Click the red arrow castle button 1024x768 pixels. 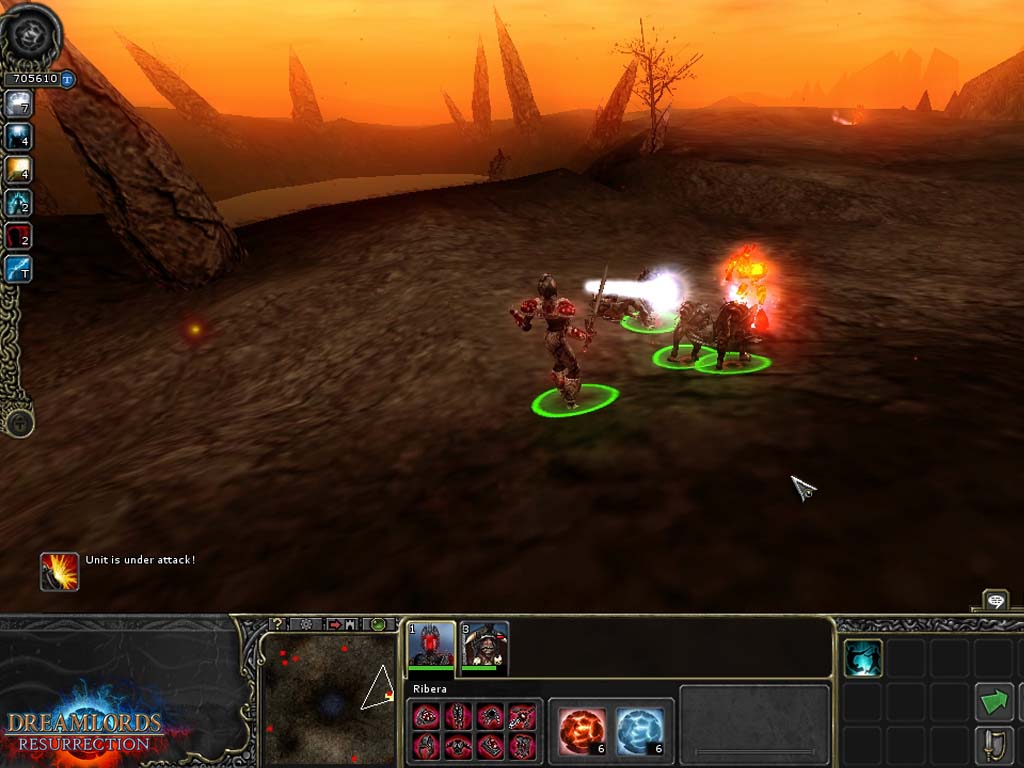(x=342, y=624)
